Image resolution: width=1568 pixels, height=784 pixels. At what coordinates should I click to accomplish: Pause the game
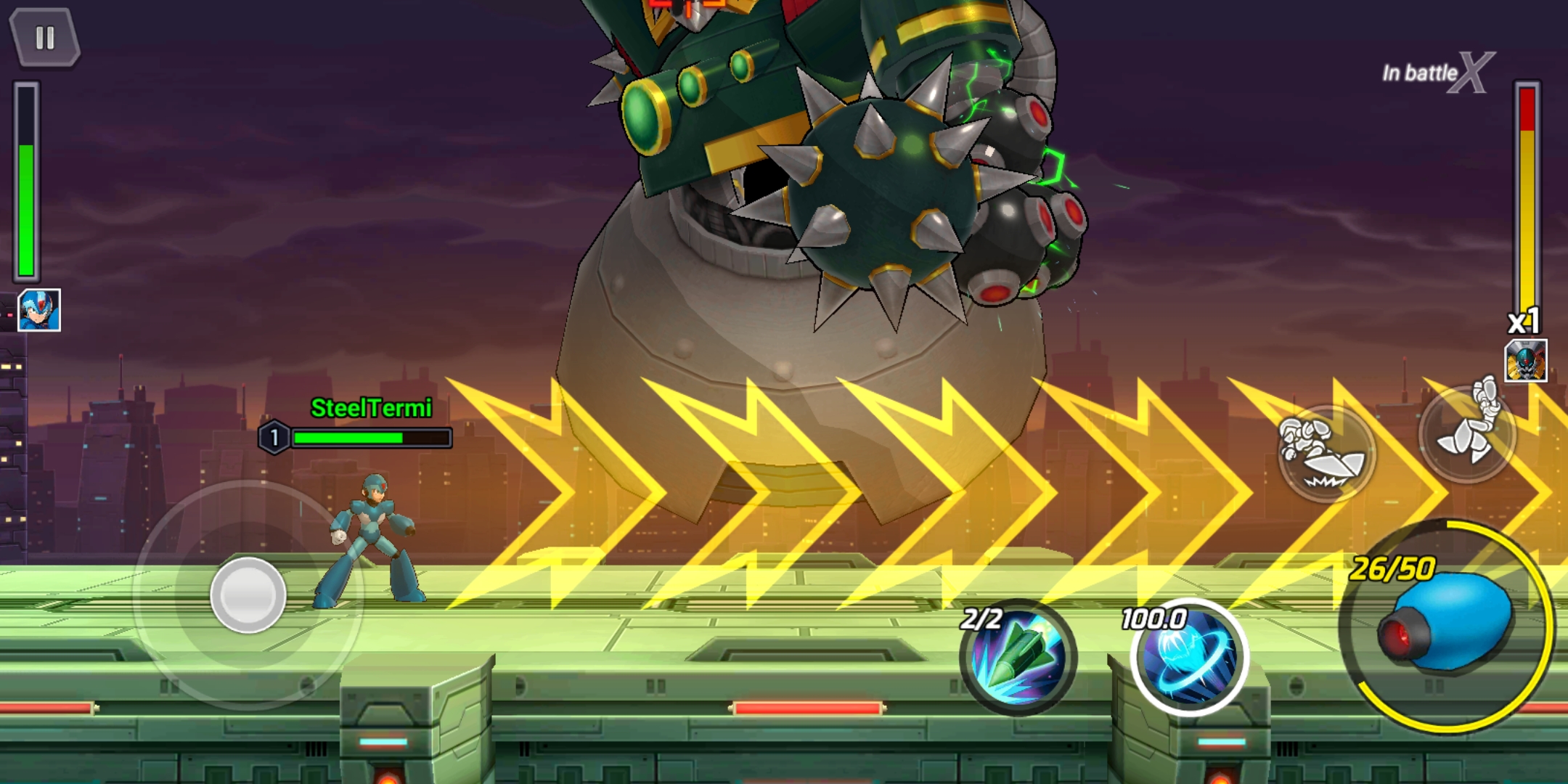(44, 38)
